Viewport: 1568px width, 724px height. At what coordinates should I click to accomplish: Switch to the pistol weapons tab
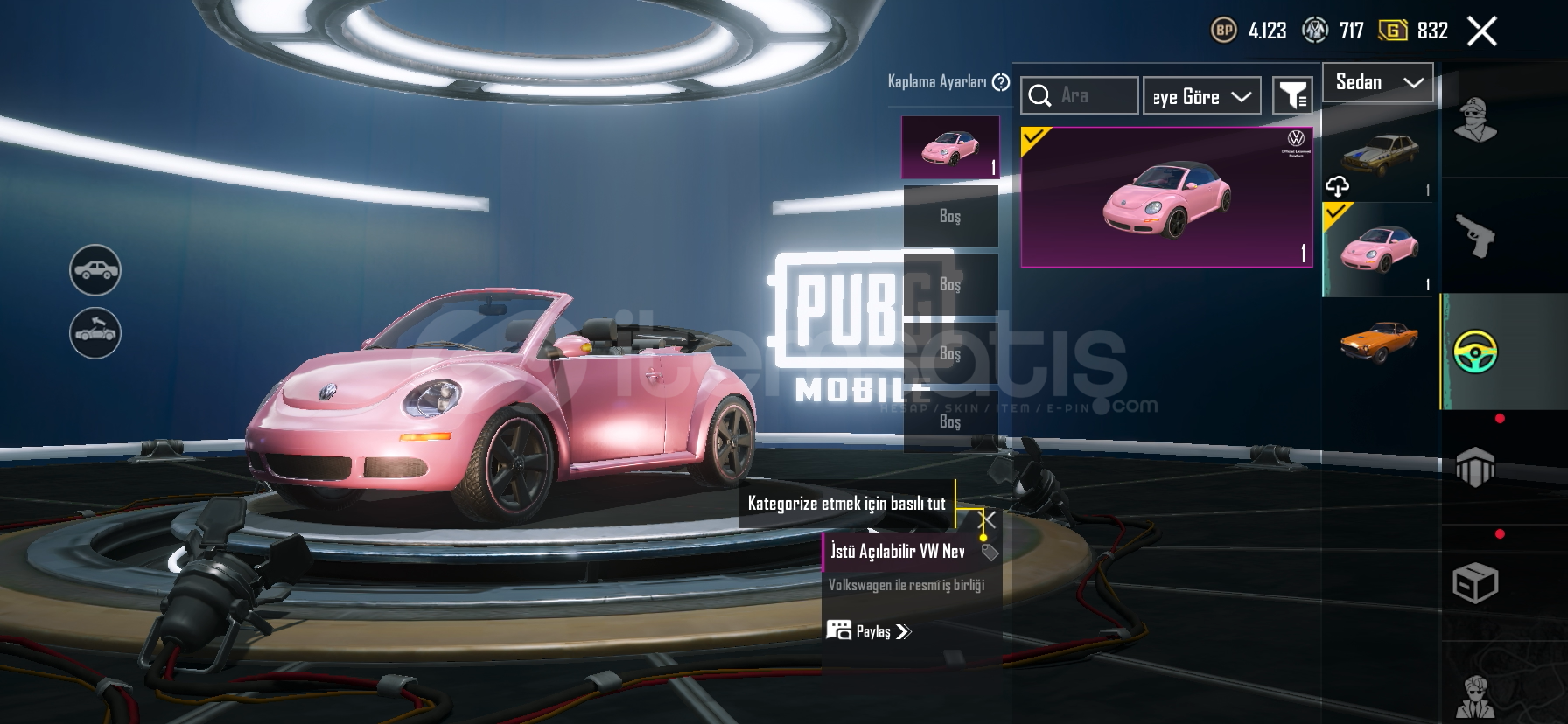[x=1475, y=236]
